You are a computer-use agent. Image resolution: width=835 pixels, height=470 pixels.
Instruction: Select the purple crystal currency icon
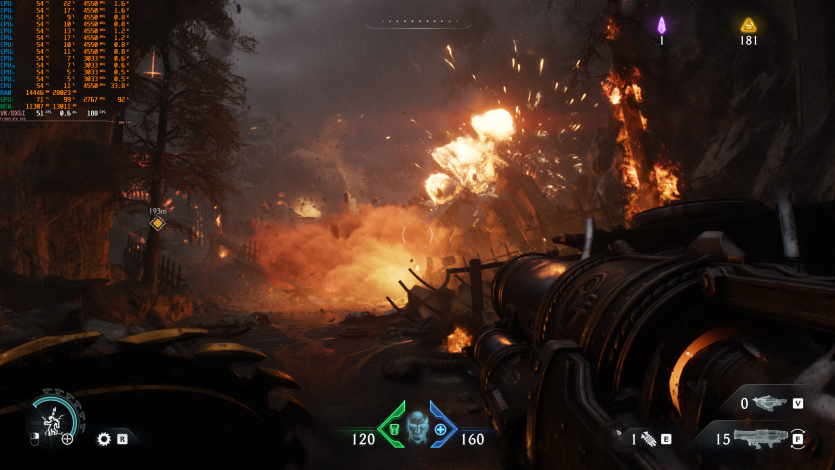(661, 25)
